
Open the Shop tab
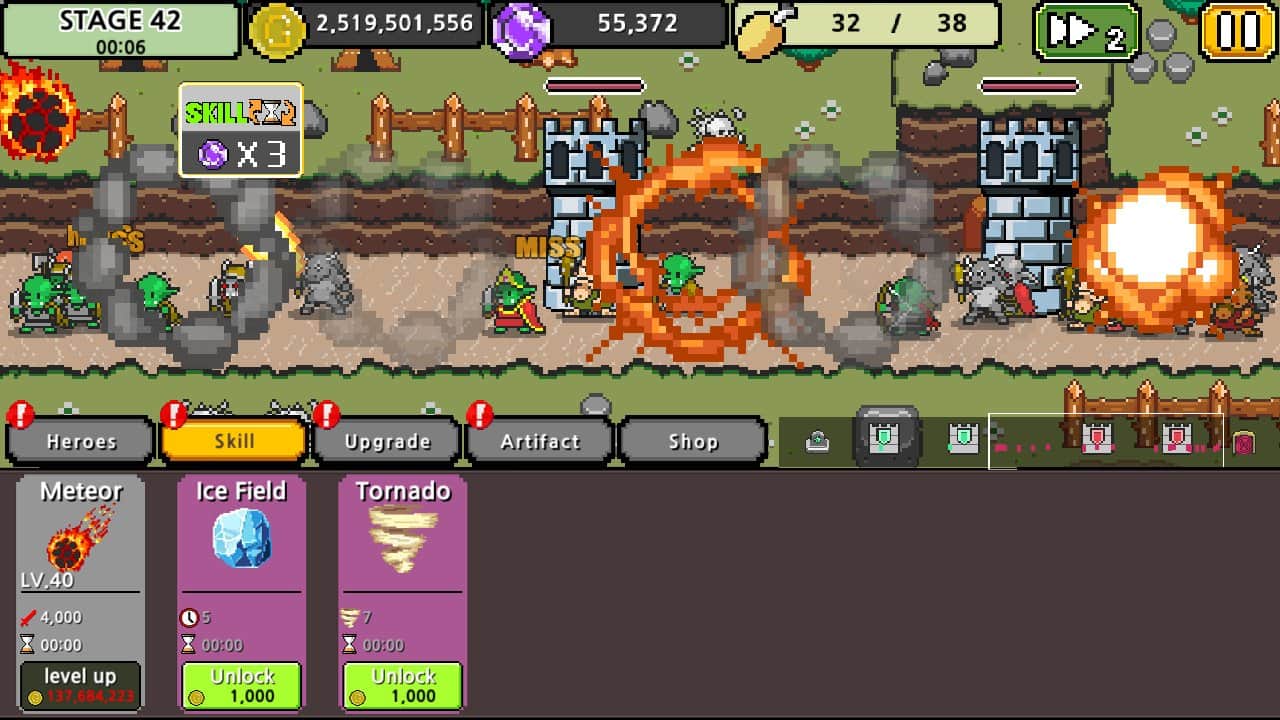(693, 441)
